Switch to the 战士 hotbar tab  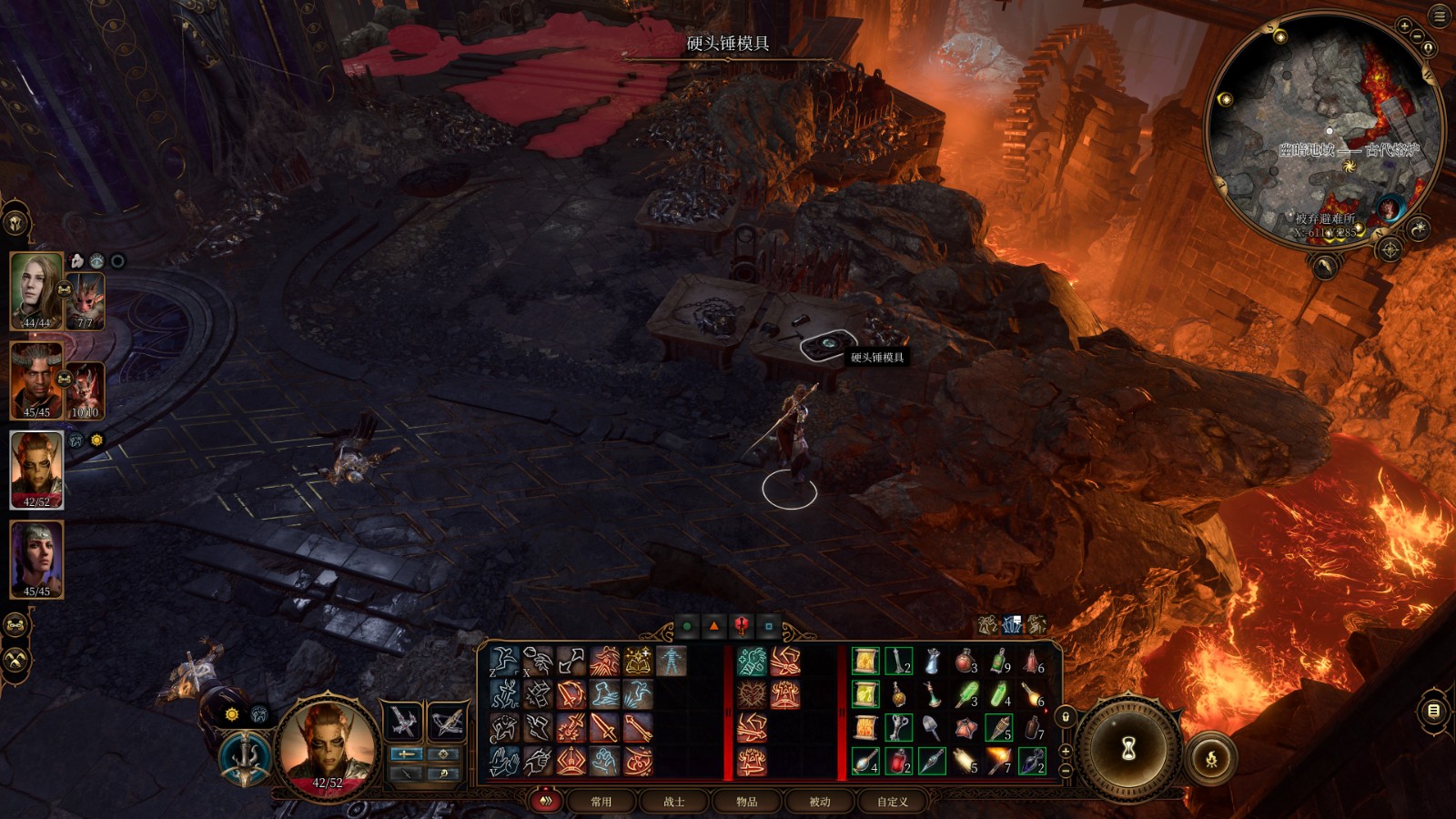[674, 802]
